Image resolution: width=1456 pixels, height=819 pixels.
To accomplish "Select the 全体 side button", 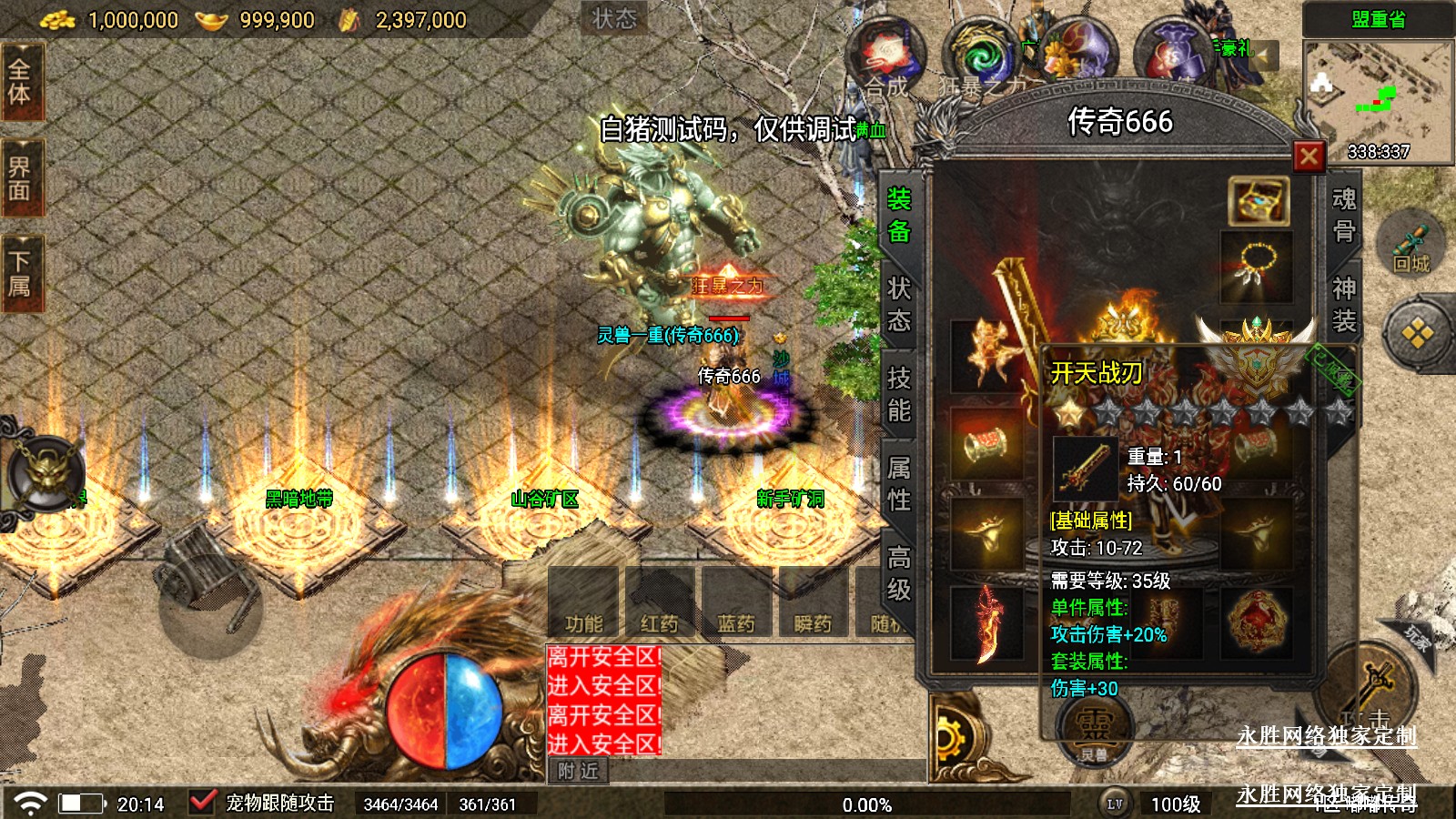I will tap(20, 82).
